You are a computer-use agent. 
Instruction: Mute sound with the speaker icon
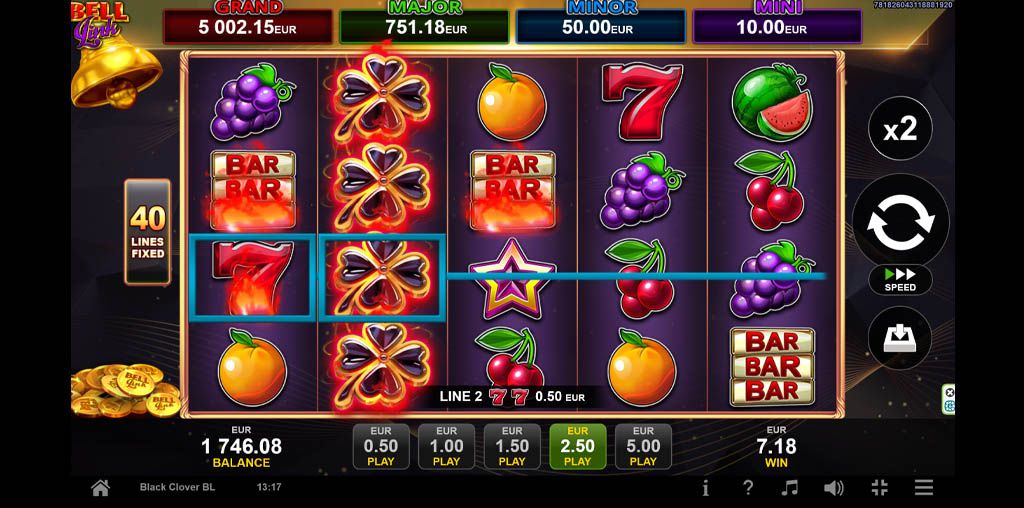click(x=833, y=488)
